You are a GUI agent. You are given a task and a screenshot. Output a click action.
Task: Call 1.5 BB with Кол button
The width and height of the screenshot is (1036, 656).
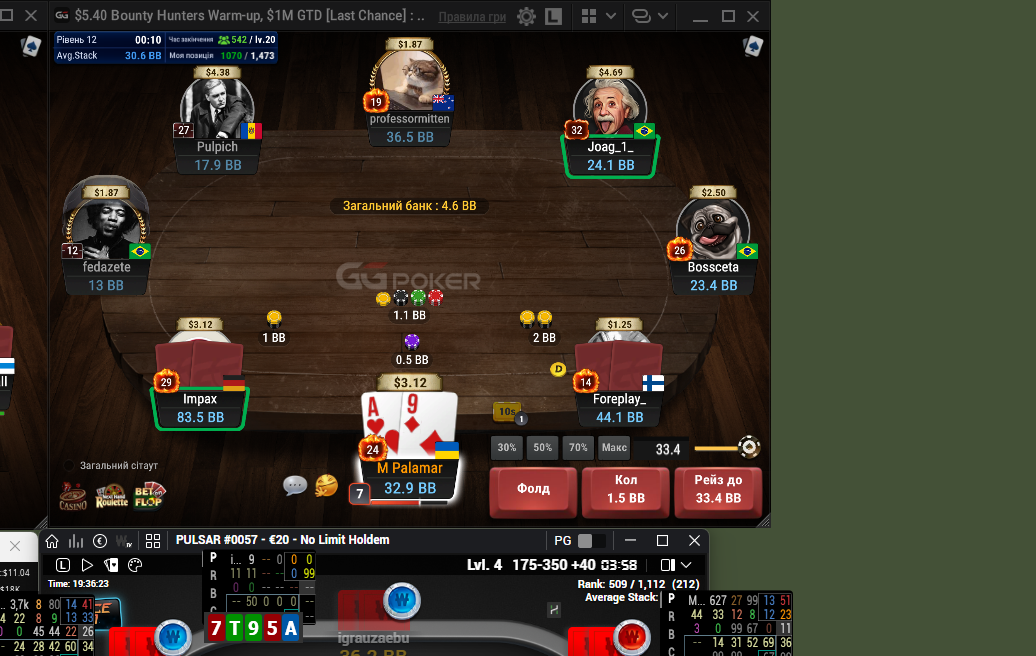coord(624,490)
